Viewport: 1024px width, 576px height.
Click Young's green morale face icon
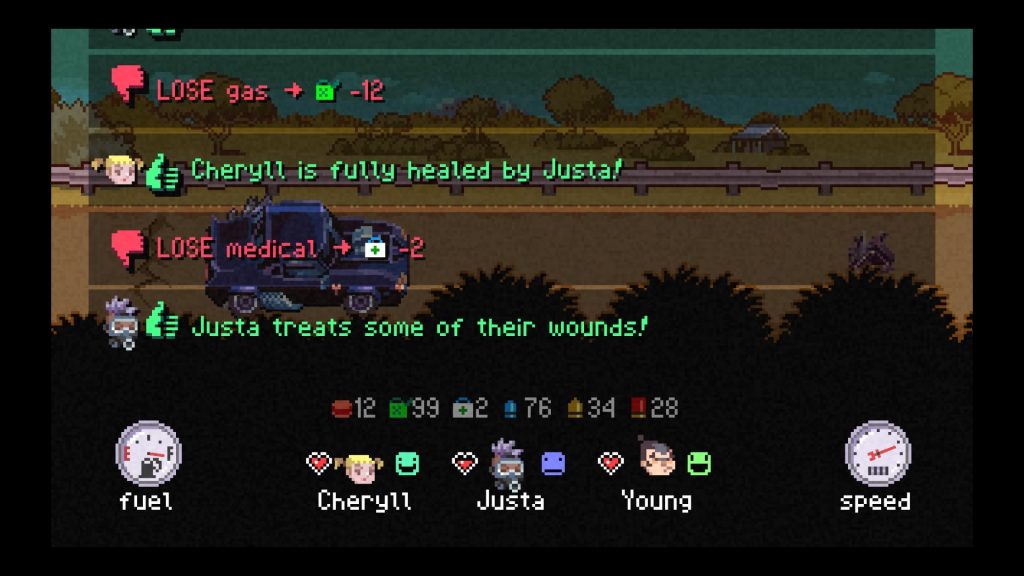698,463
